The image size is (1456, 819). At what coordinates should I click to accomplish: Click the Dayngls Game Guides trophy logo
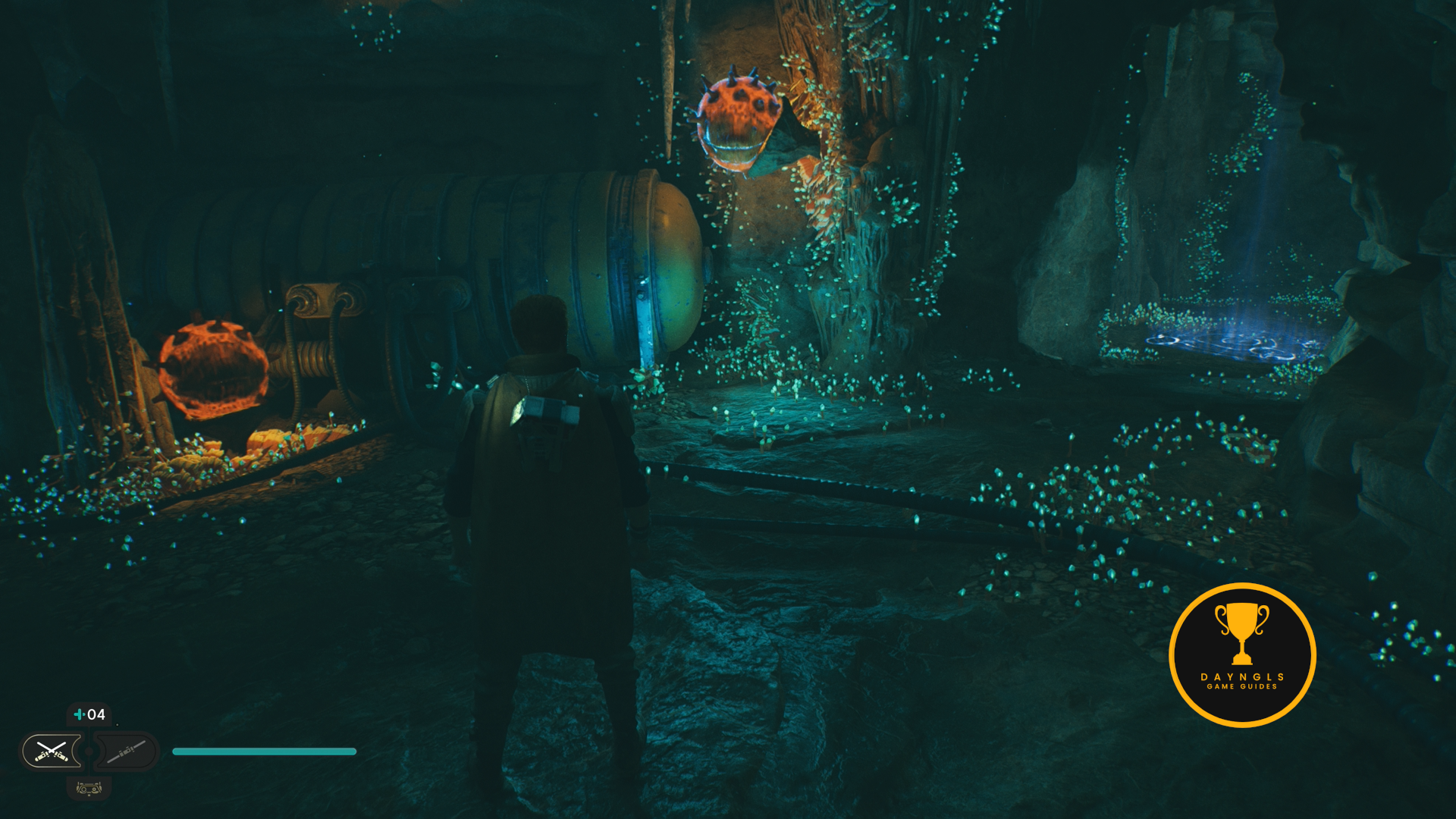point(1242,654)
